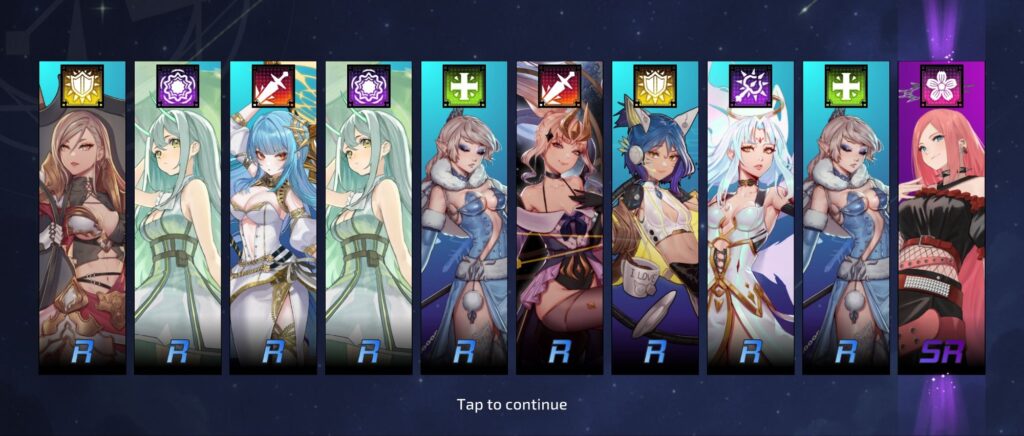Select the SR pink-haired character card

940,220
